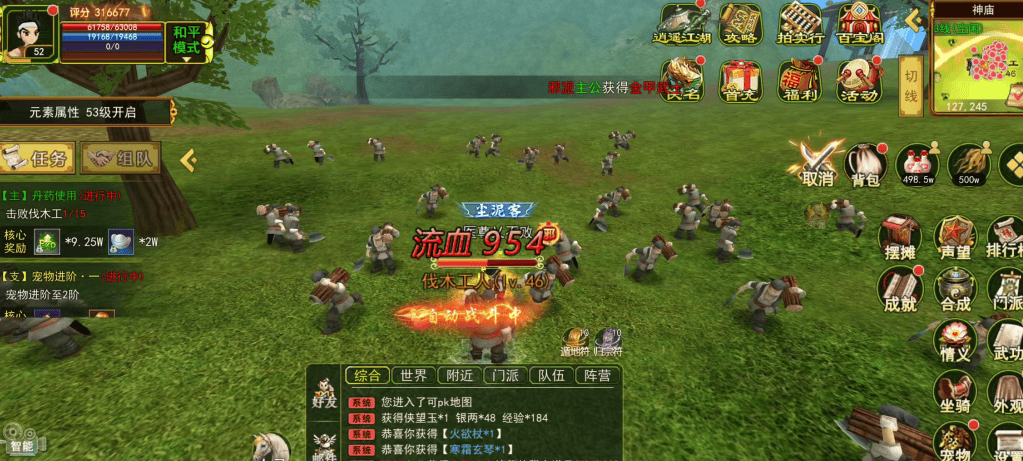Image resolution: width=1023 pixels, height=461 pixels.
Task: Select the 门派 chat channel tab
Action: click(x=505, y=376)
